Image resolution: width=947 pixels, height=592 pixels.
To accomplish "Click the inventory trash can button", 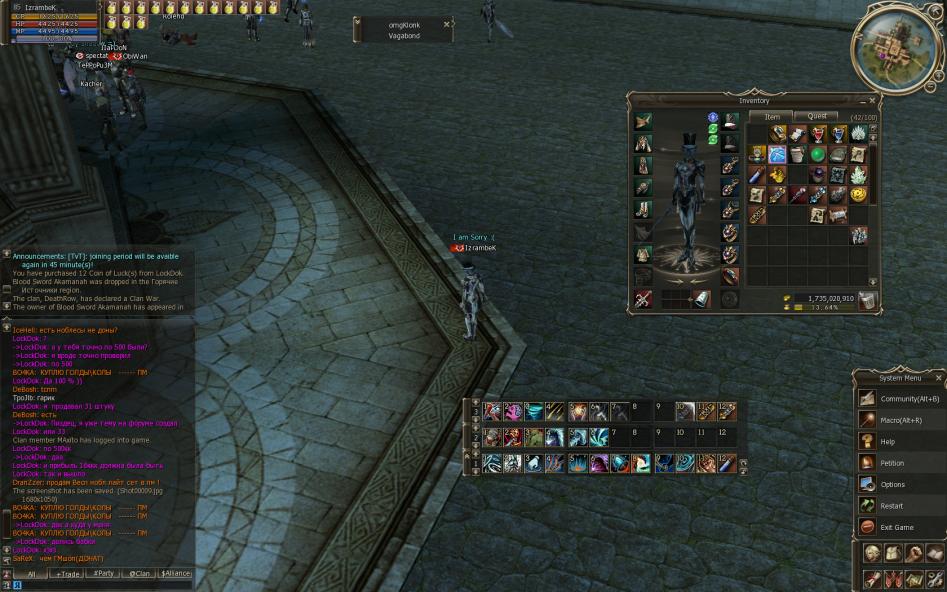I will point(866,300).
